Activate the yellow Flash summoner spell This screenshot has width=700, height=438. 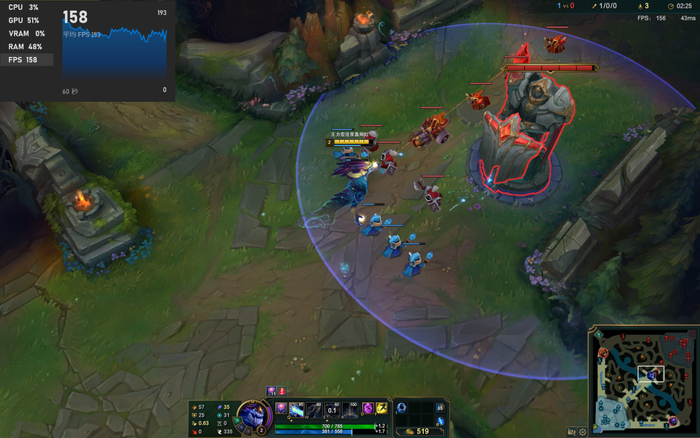click(x=381, y=408)
